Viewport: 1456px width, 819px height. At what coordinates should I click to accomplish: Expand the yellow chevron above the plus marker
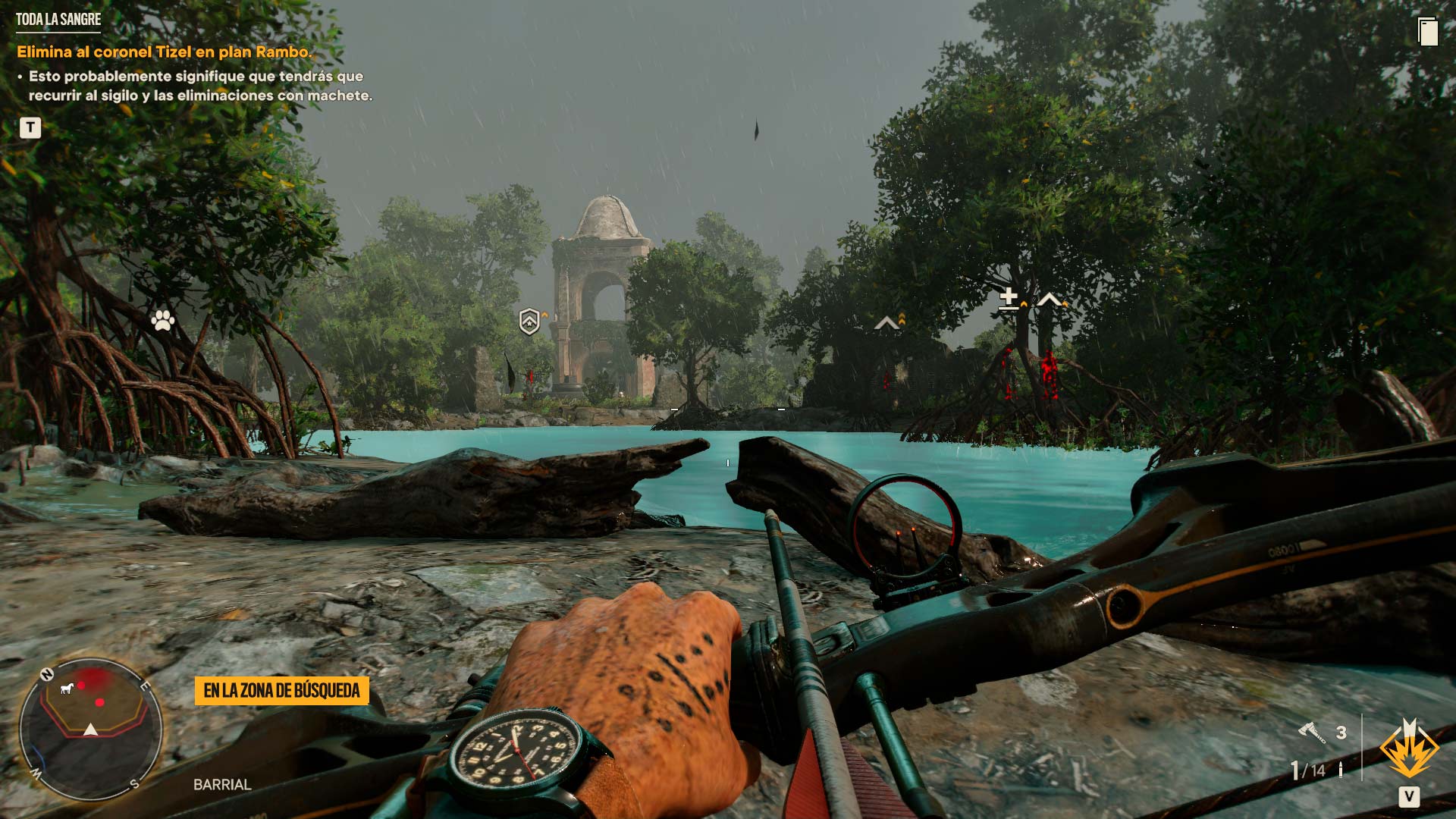coord(1024,303)
